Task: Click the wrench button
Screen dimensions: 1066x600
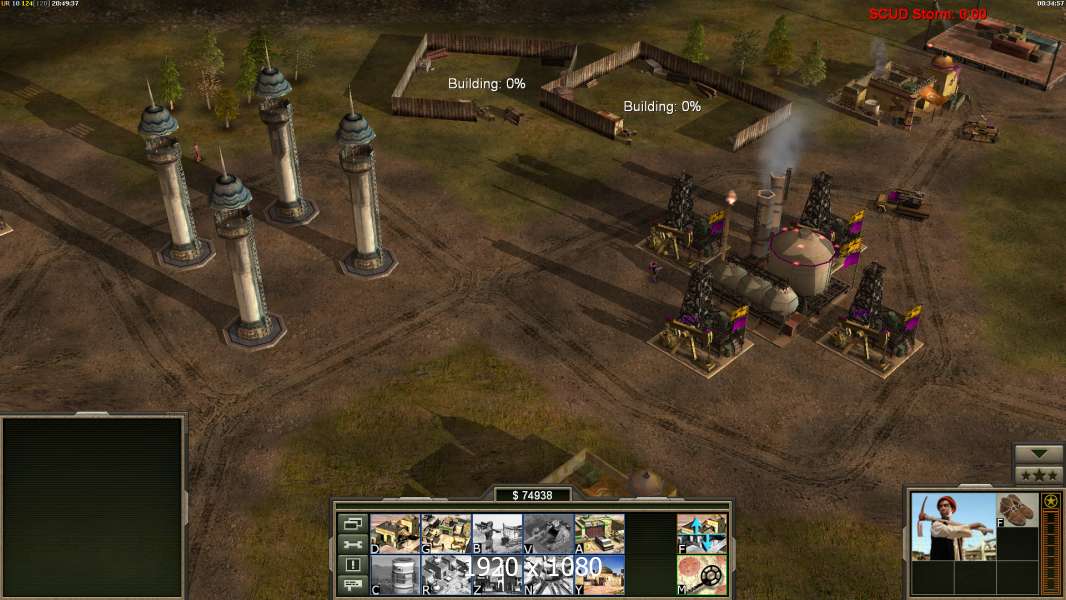Action: (352, 544)
